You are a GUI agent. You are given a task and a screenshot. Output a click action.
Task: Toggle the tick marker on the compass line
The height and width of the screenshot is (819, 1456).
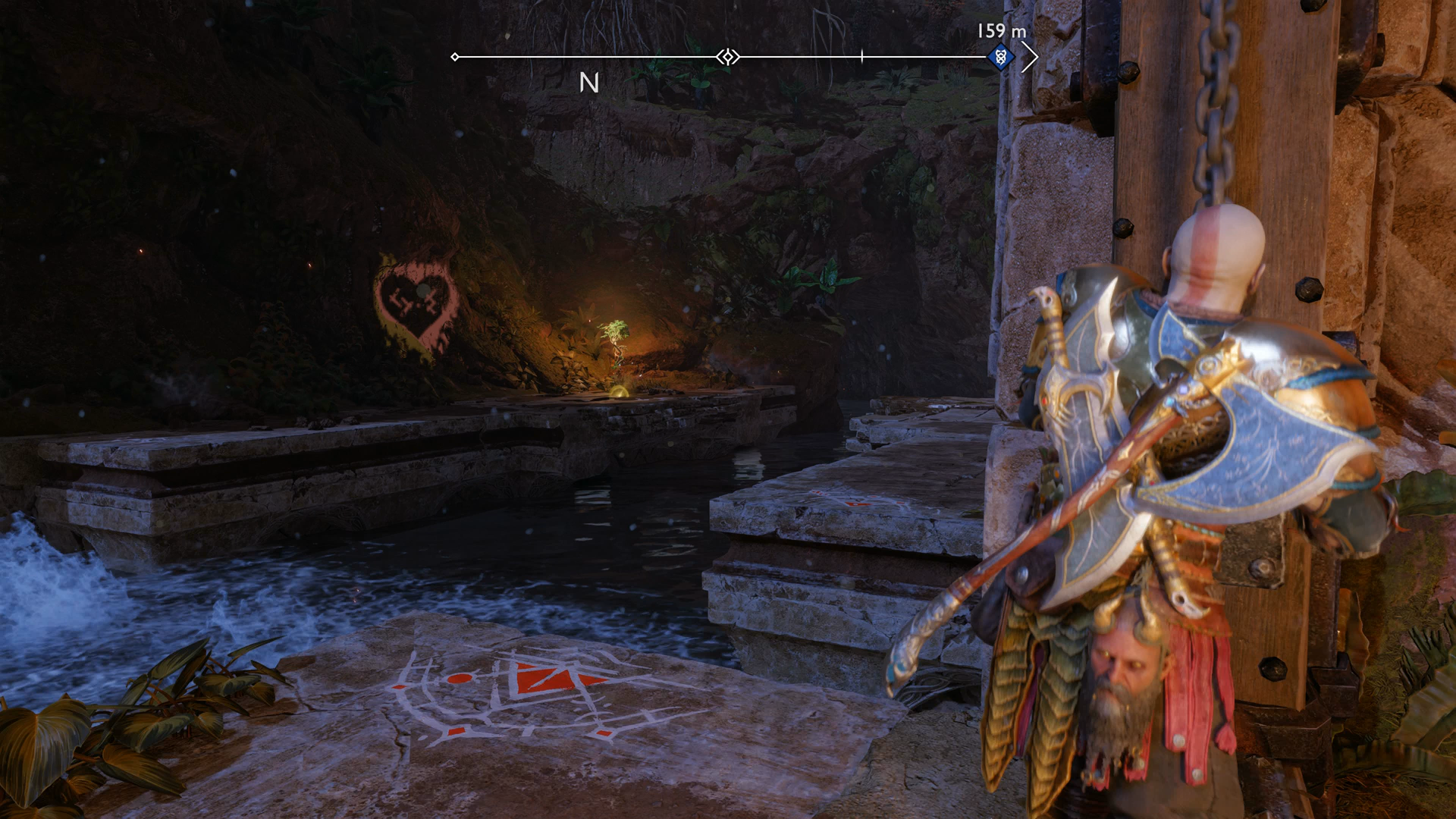coord(862,55)
